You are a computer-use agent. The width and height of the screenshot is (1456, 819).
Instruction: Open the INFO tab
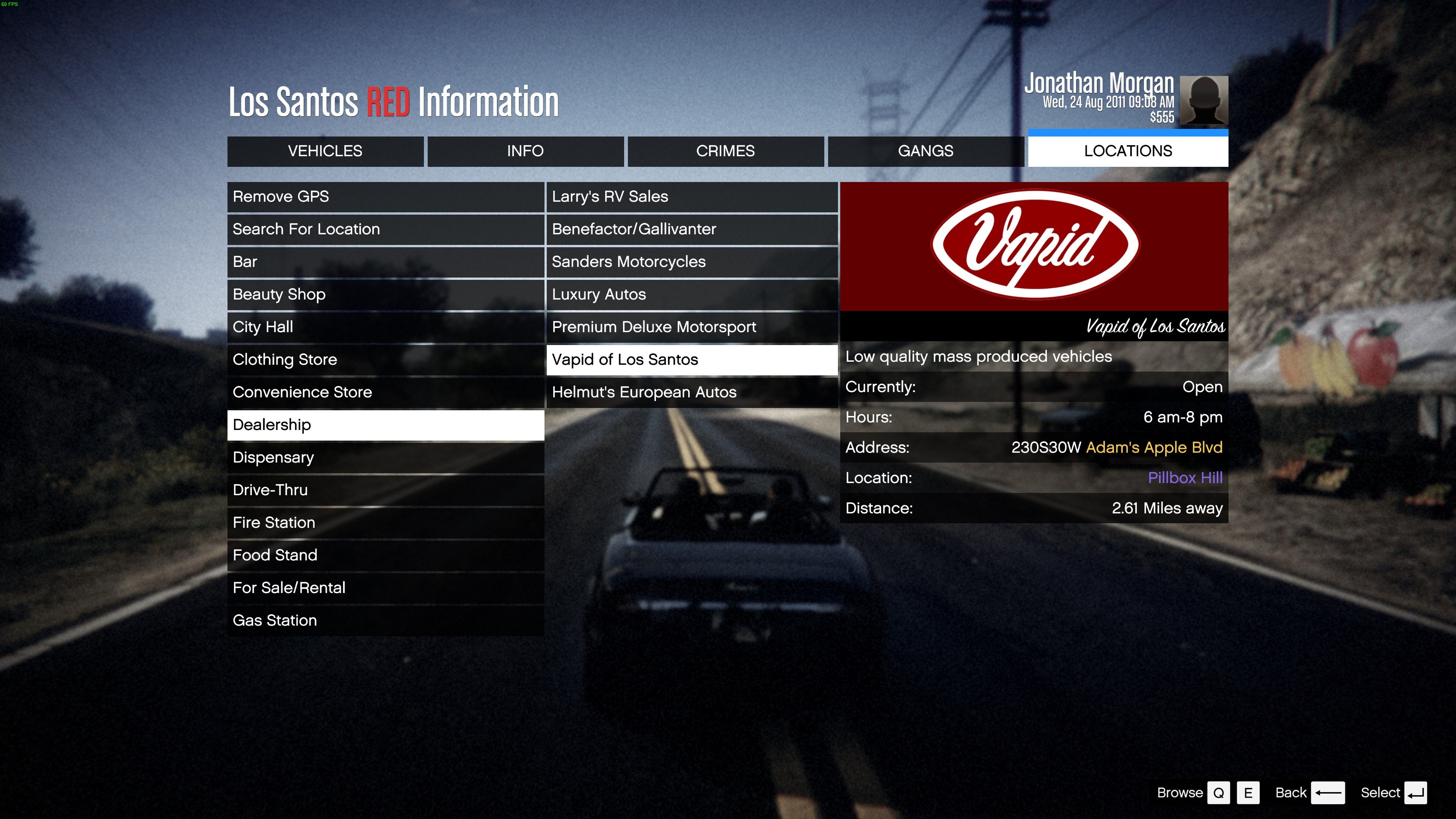[x=525, y=151]
